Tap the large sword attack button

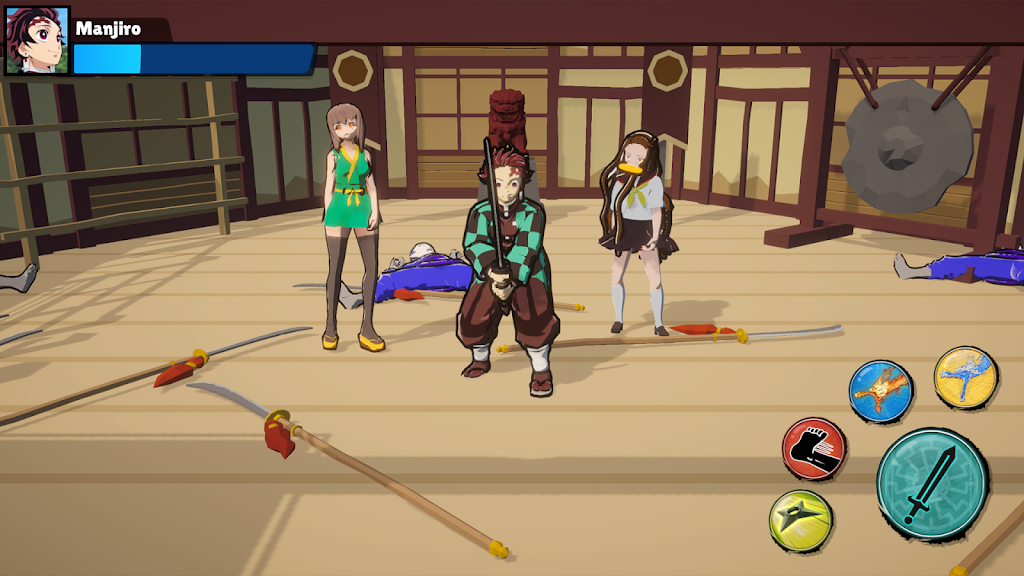point(931,484)
